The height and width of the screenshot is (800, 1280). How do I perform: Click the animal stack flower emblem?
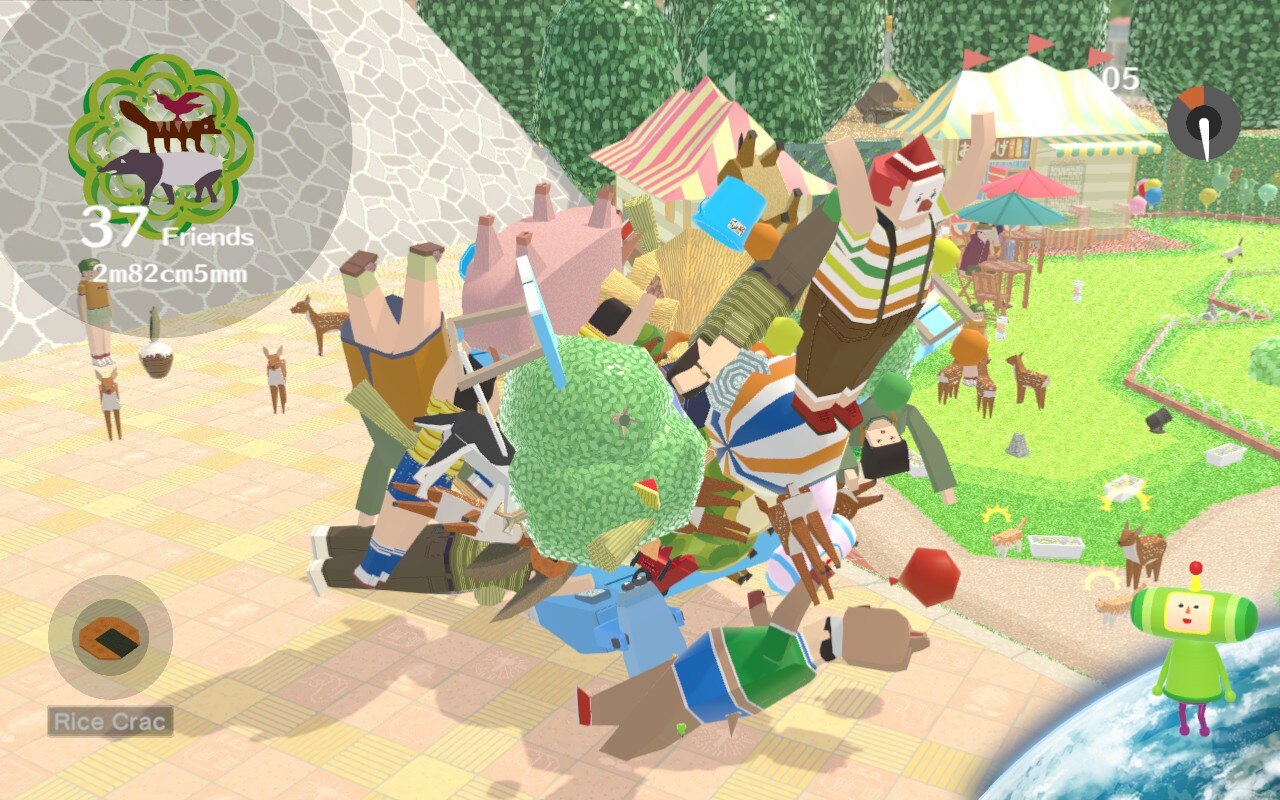[160, 132]
